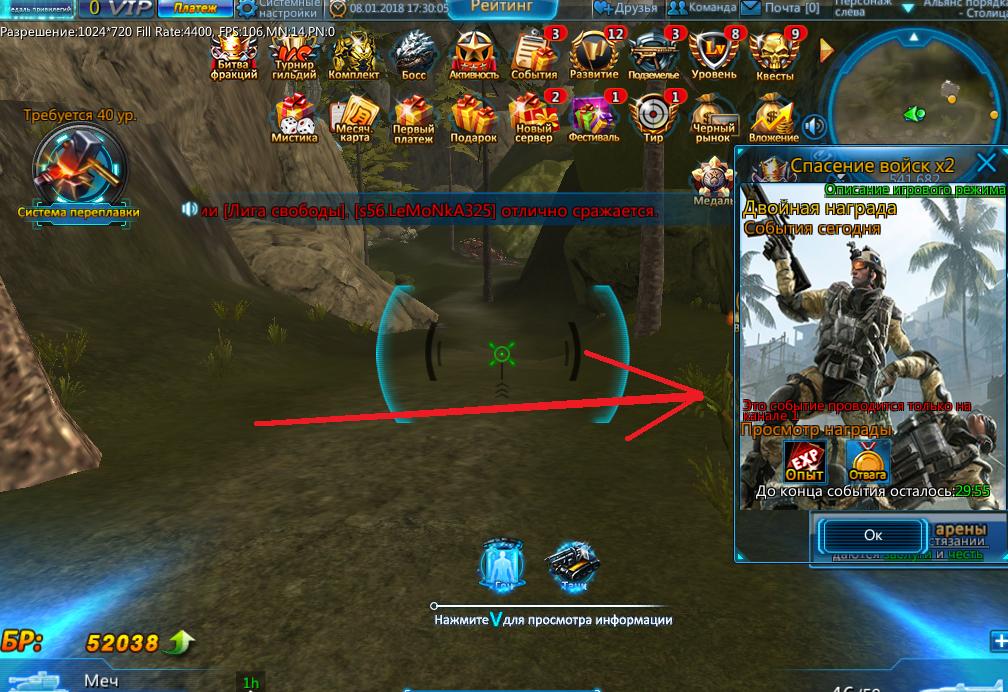Viewport: 1008px width, 692px height.
Task: Close the Спасение войск x2 window
Action: (986, 164)
